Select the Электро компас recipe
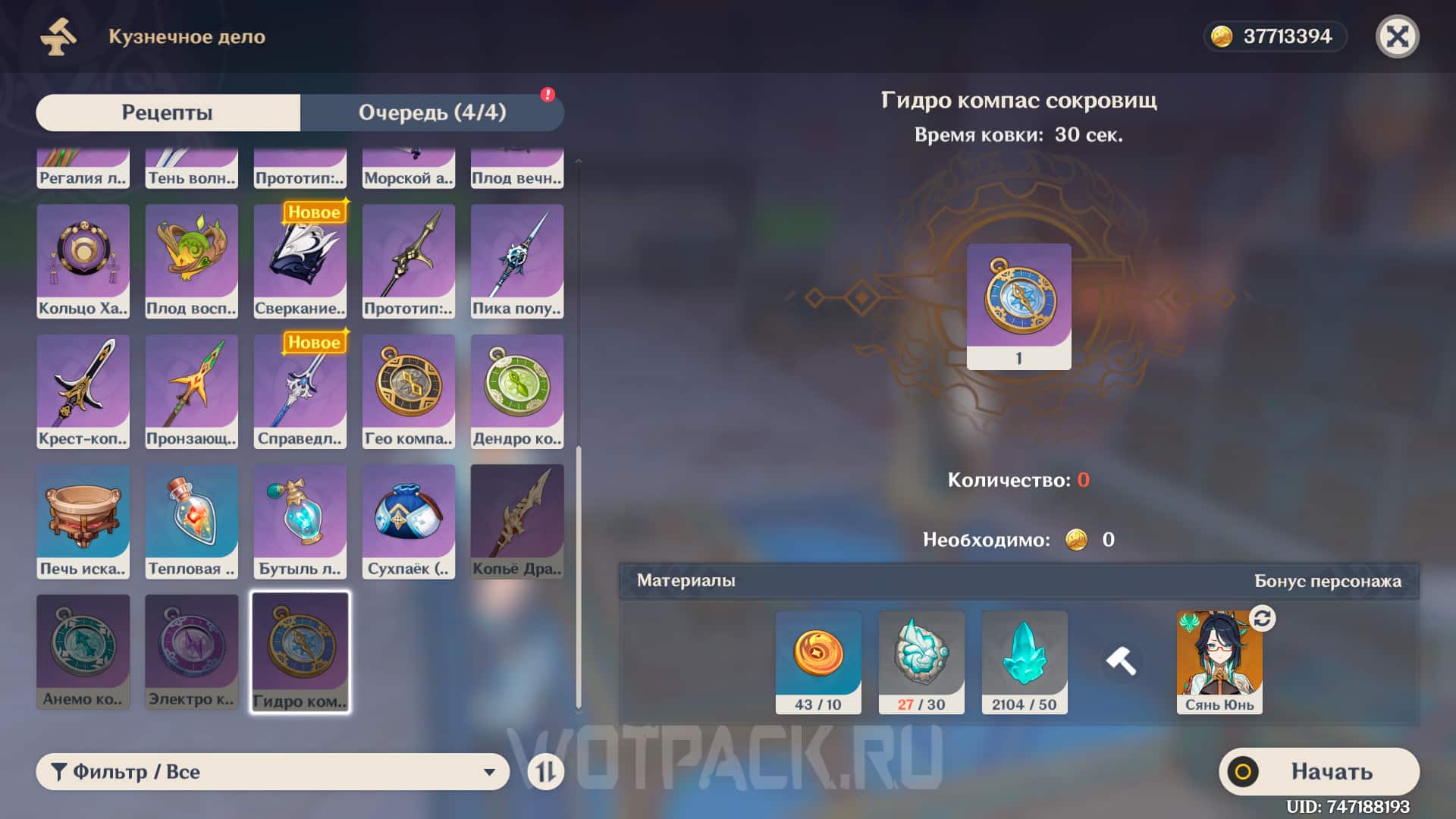Viewport: 1456px width, 819px height. pyautogui.click(x=191, y=648)
